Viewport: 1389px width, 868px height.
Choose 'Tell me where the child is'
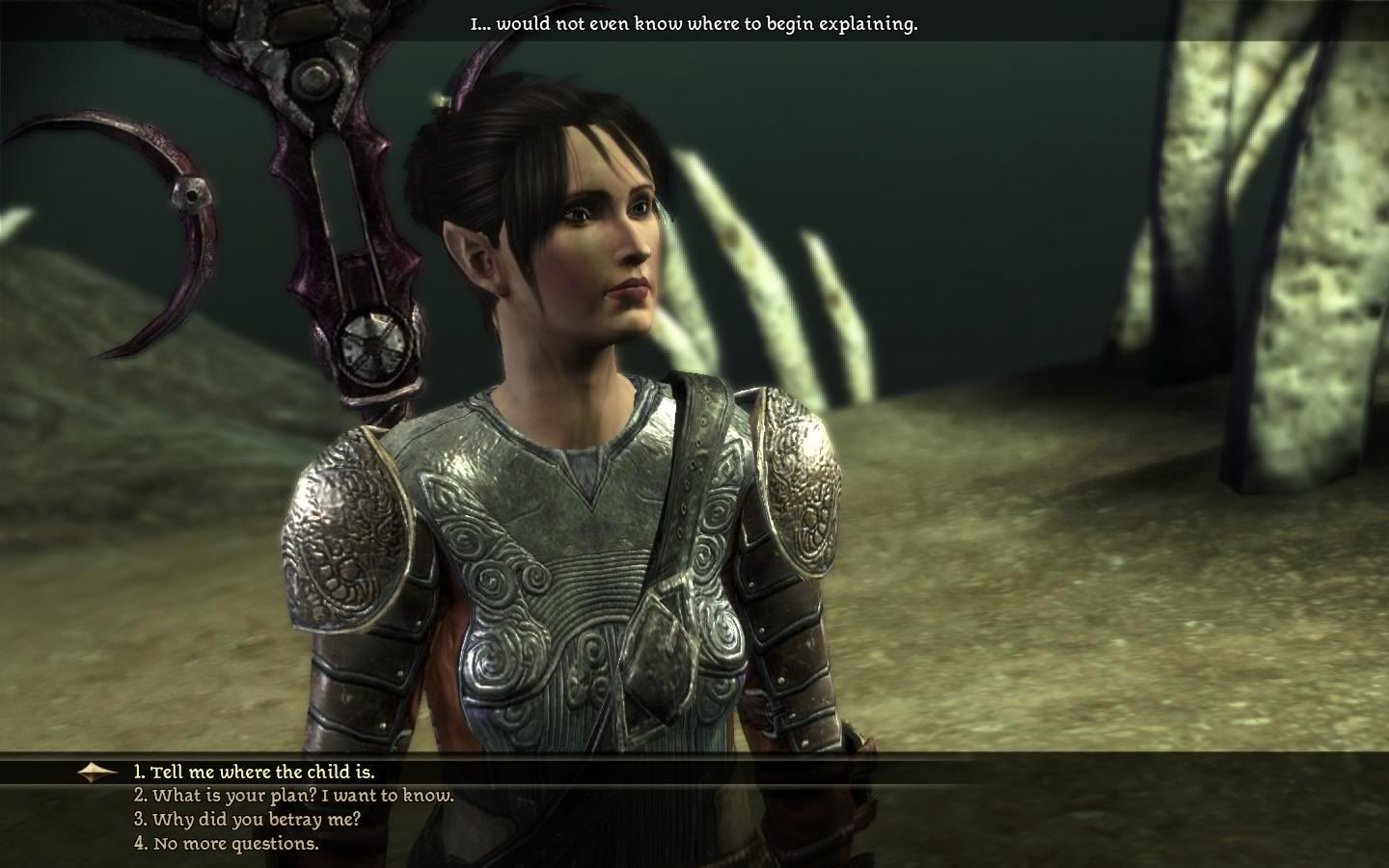pos(254,773)
